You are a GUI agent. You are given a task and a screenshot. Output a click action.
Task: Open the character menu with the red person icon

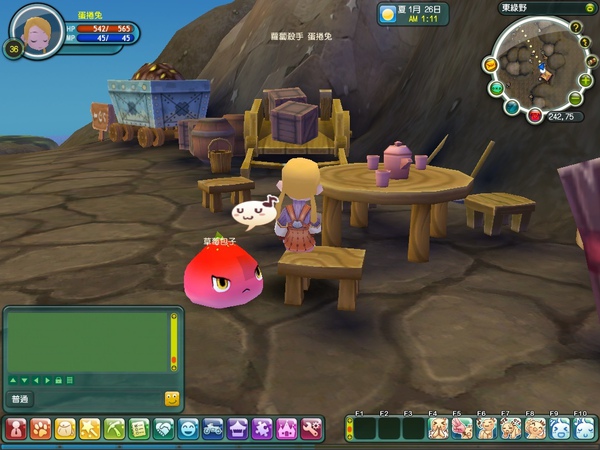16,429
